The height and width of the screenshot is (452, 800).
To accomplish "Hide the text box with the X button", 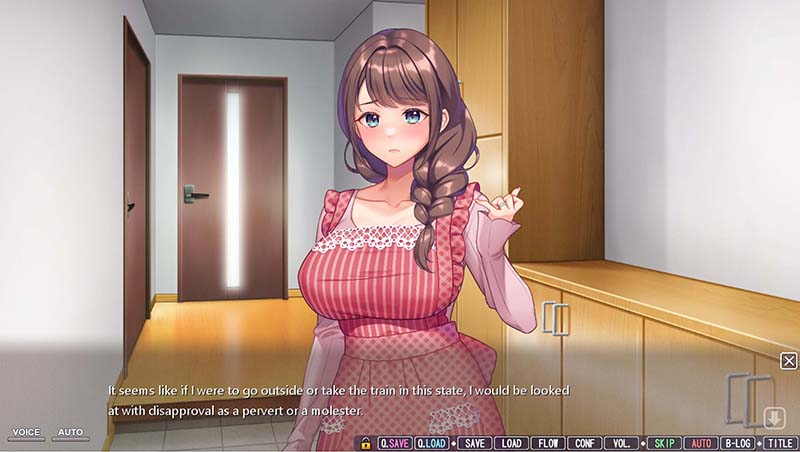I will tap(789, 361).
